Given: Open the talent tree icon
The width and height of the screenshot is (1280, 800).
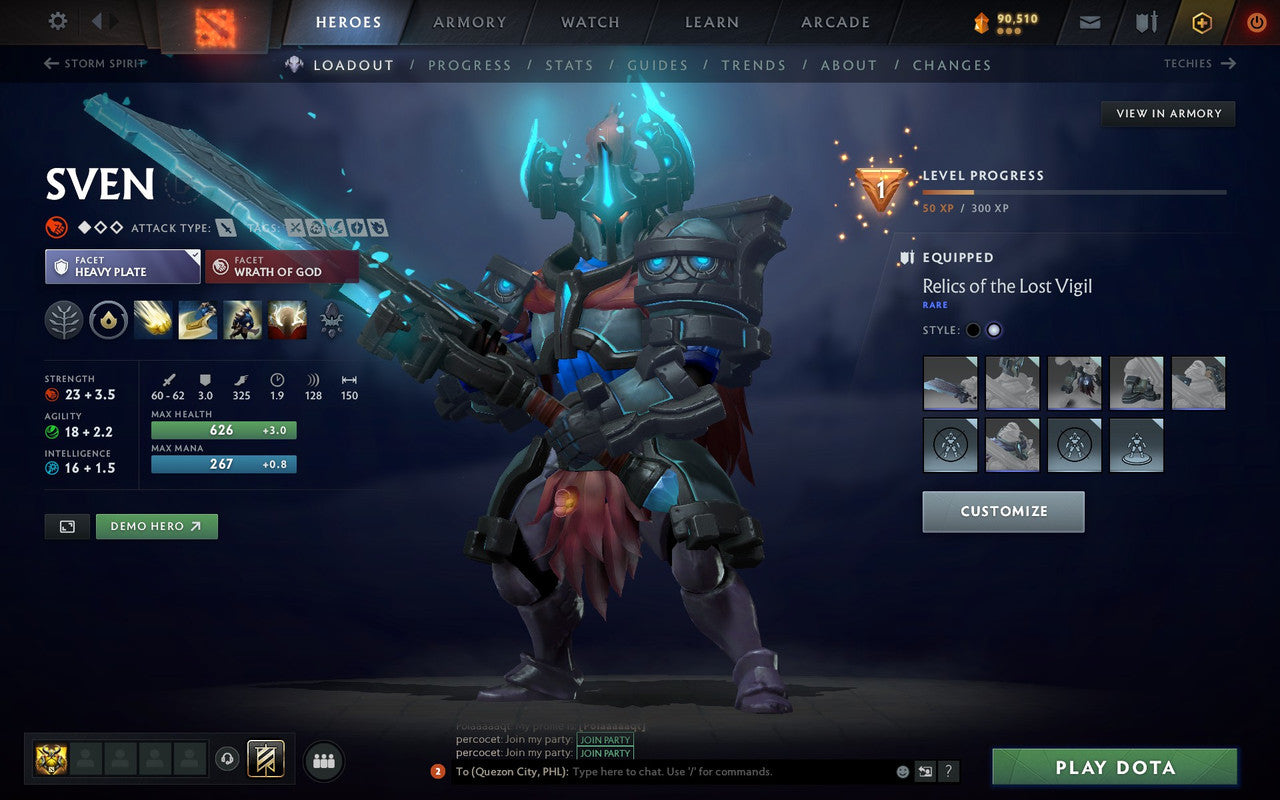Looking at the screenshot, I should pos(65,320).
